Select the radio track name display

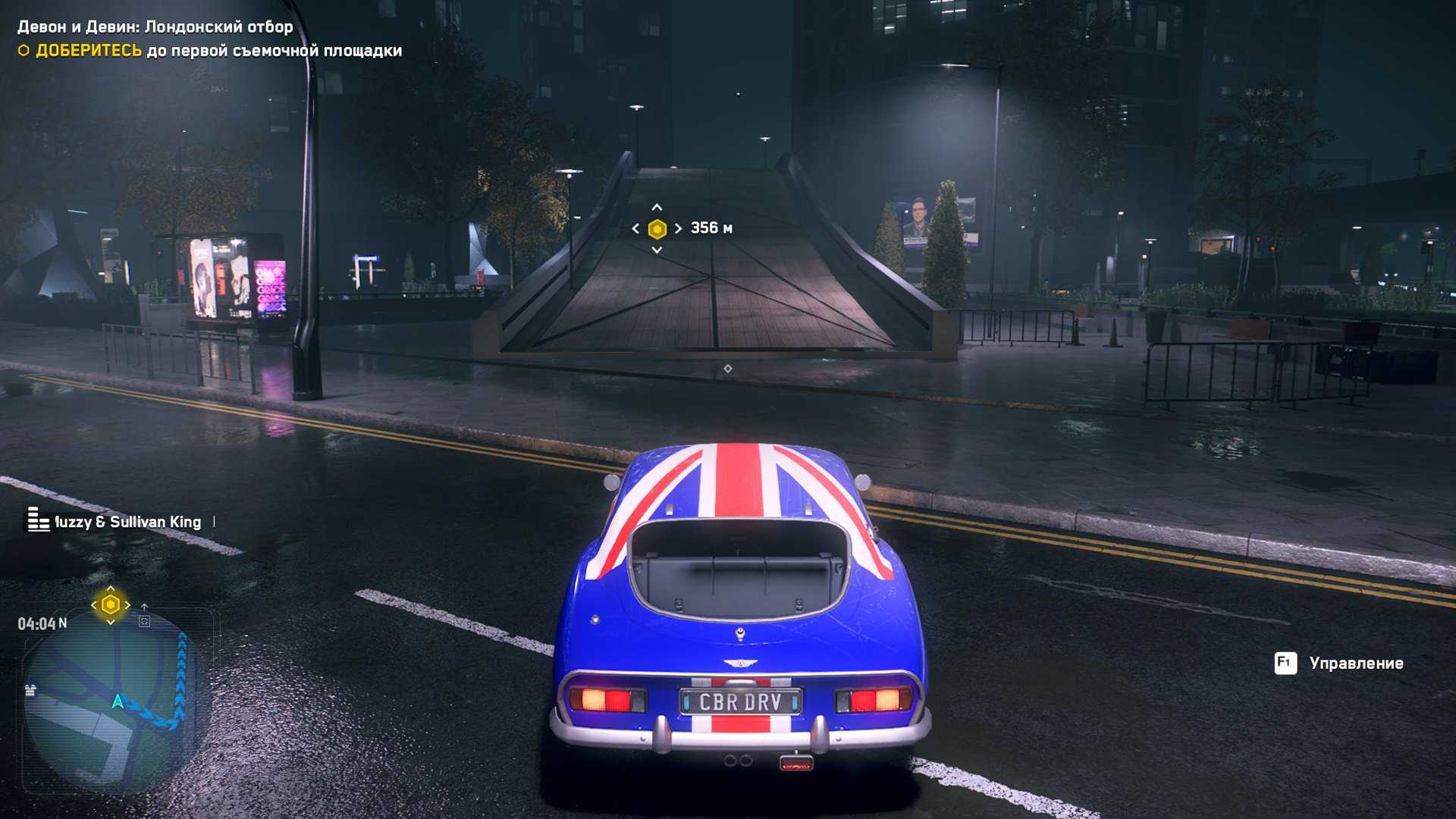pos(127,522)
